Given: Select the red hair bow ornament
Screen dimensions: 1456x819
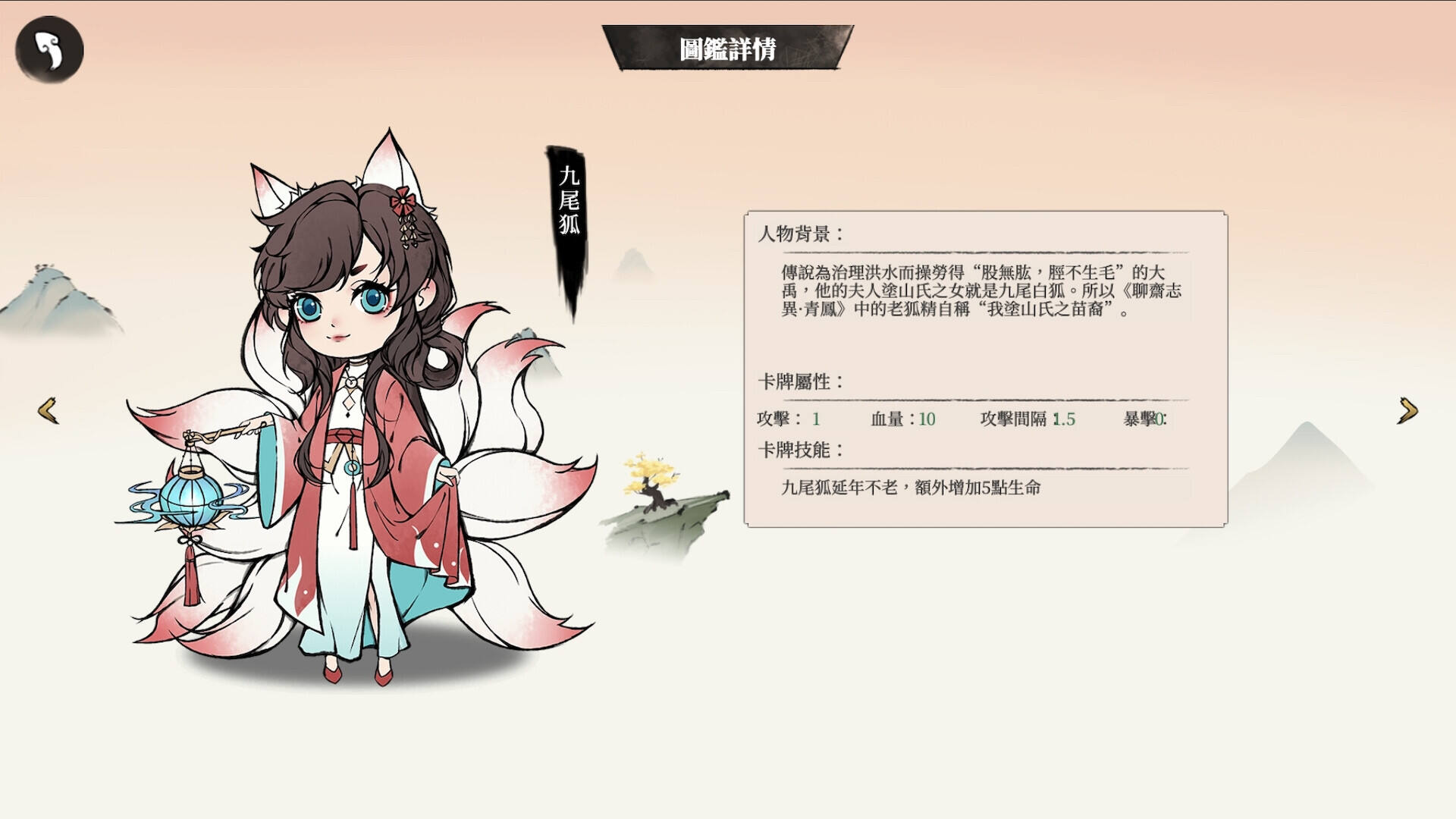Looking at the screenshot, I should tap(403, 199).
